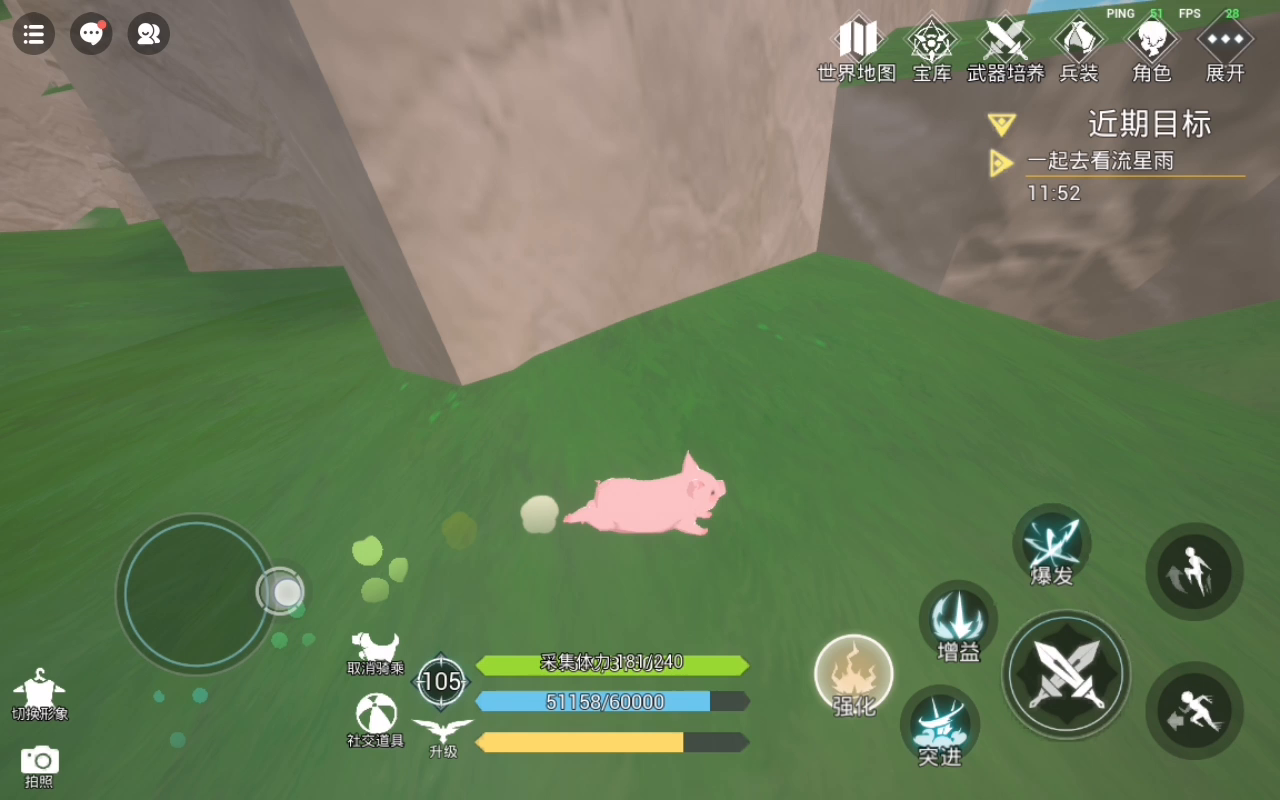Use the 突进 dash skill
This screenshot has width=1280, height=800.
(x=940, y=726)
